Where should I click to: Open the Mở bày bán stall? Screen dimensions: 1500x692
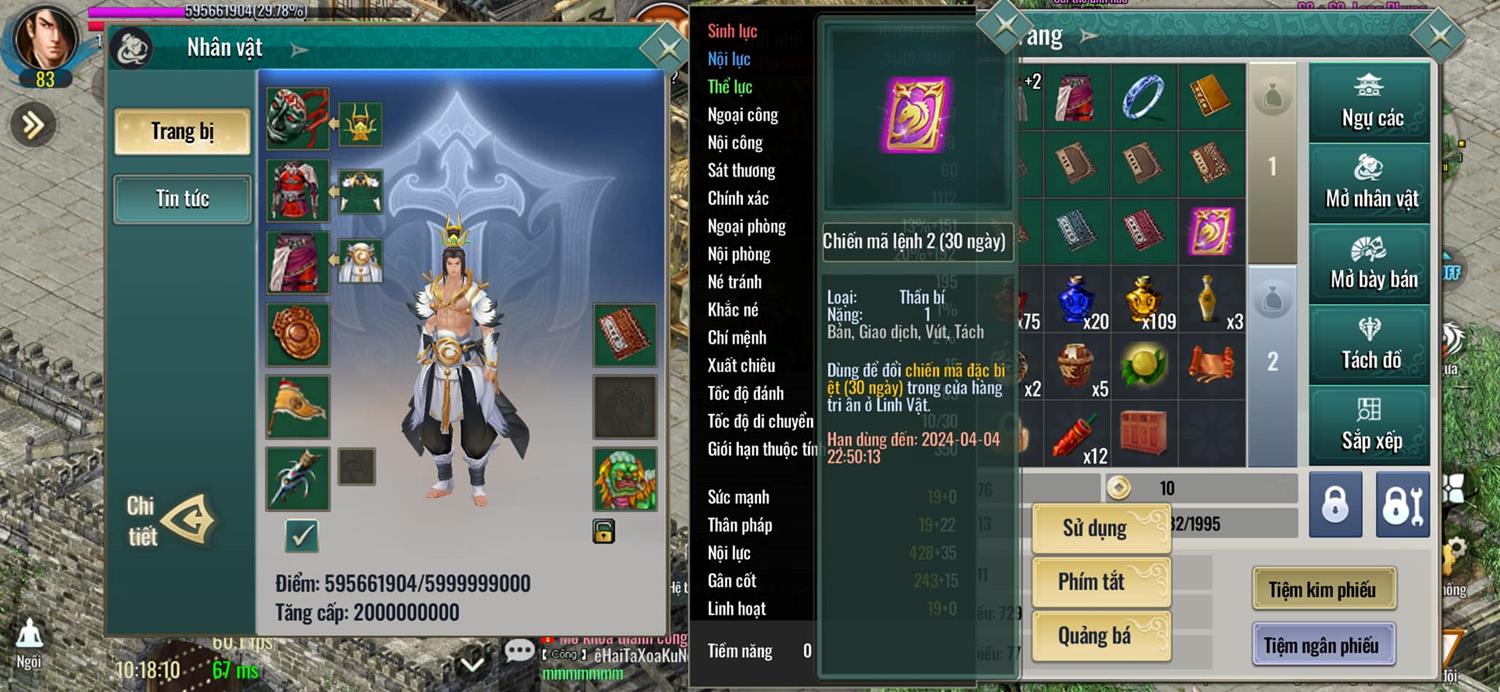pos(1371,263)
